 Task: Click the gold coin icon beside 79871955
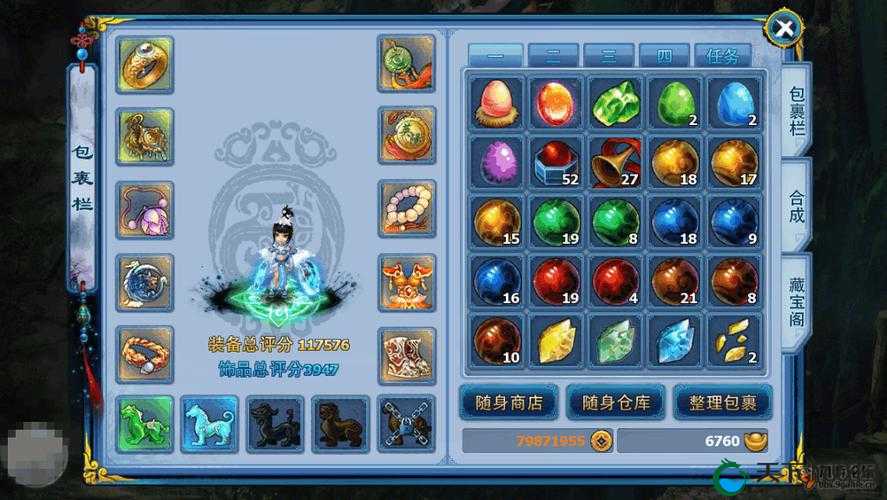601,441
